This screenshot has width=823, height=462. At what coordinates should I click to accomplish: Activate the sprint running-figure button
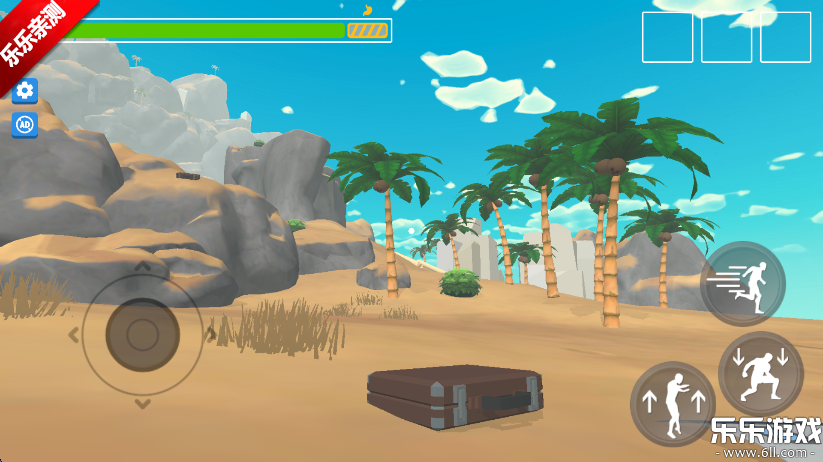coord(743,283)
